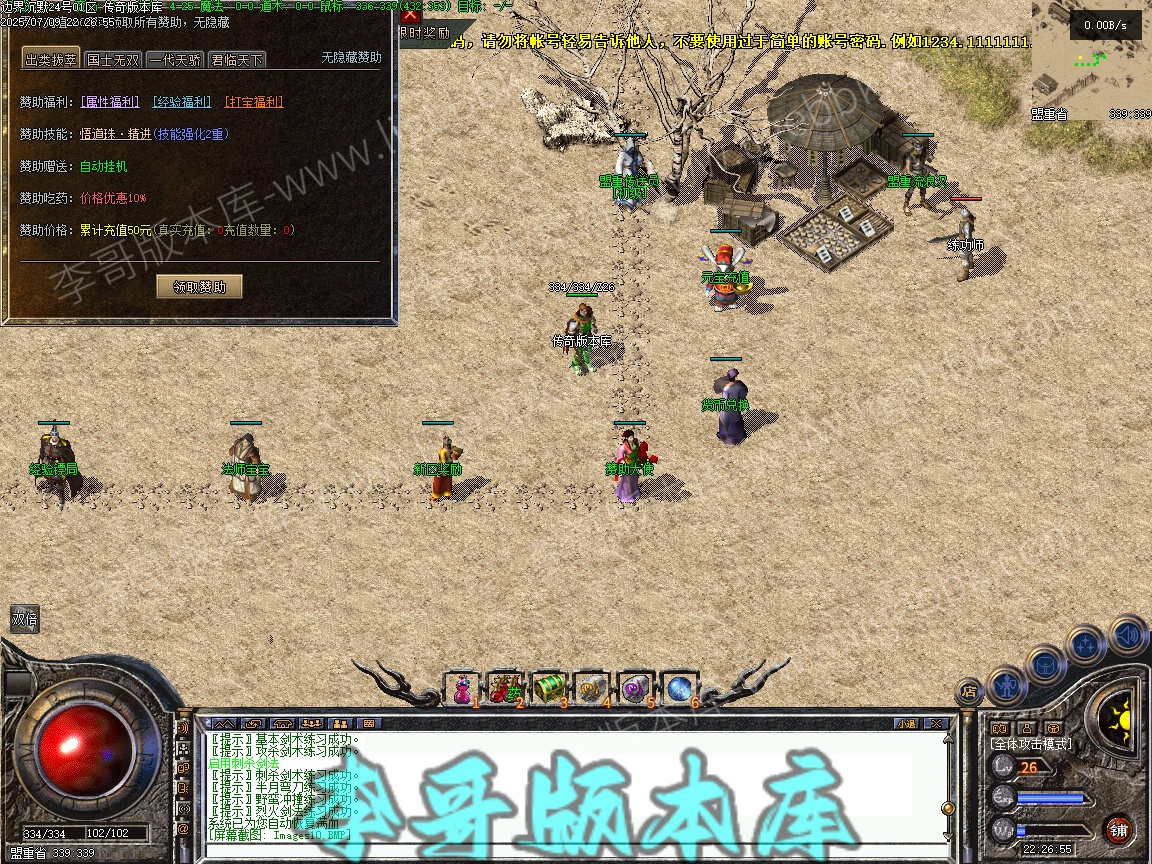The image size is (1152, 864).
Task: Click the orange 打宝福利 link
Action: [x=254, y=102]
